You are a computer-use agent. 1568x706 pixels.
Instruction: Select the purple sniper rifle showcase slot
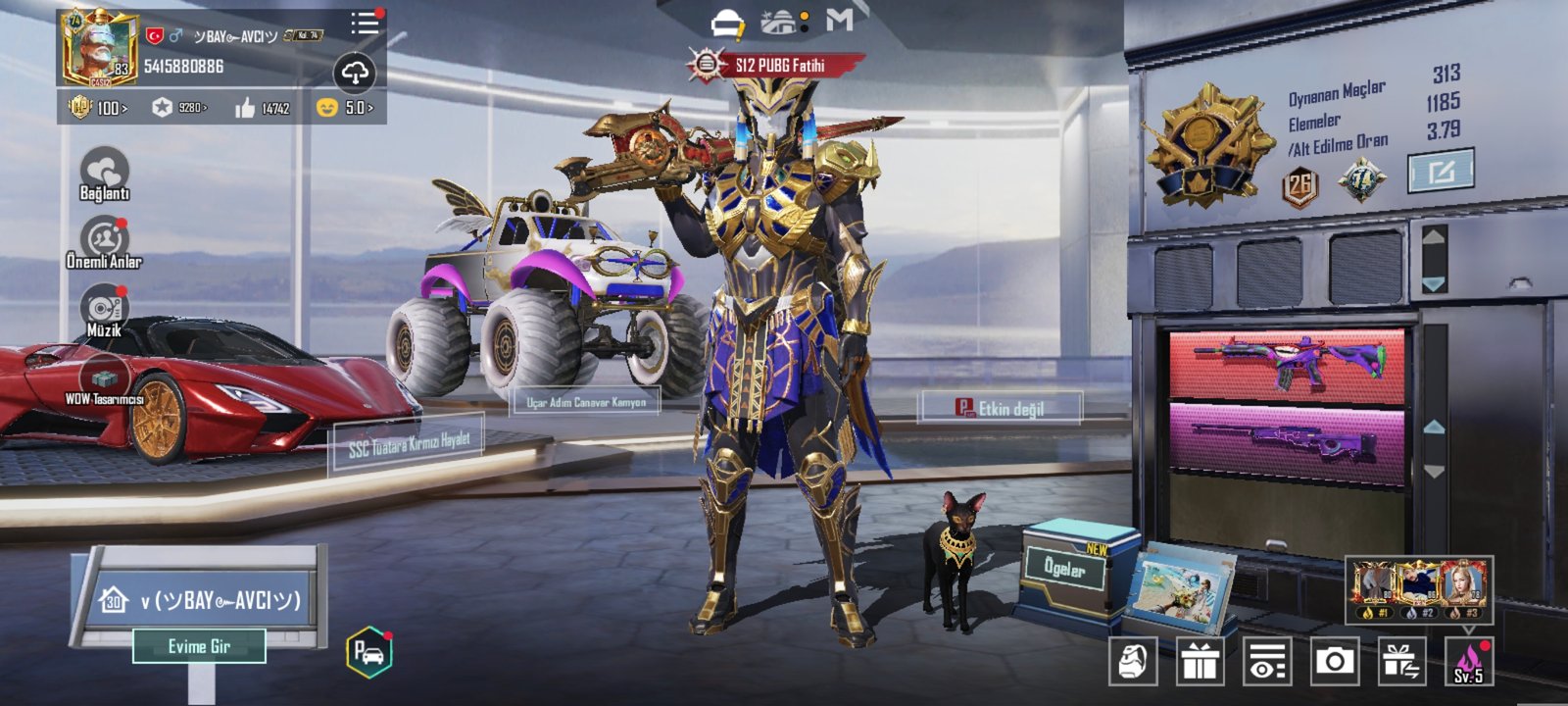pyautogui.click(x=1286, y=442)
